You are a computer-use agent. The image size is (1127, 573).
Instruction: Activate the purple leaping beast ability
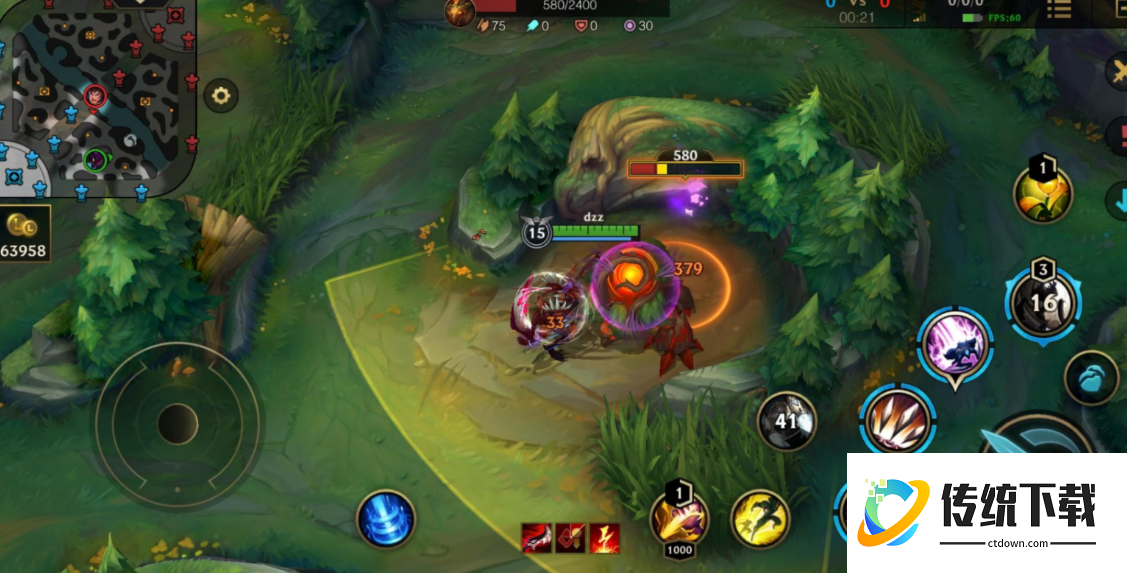pyautogui.click(x=955, y=345)
